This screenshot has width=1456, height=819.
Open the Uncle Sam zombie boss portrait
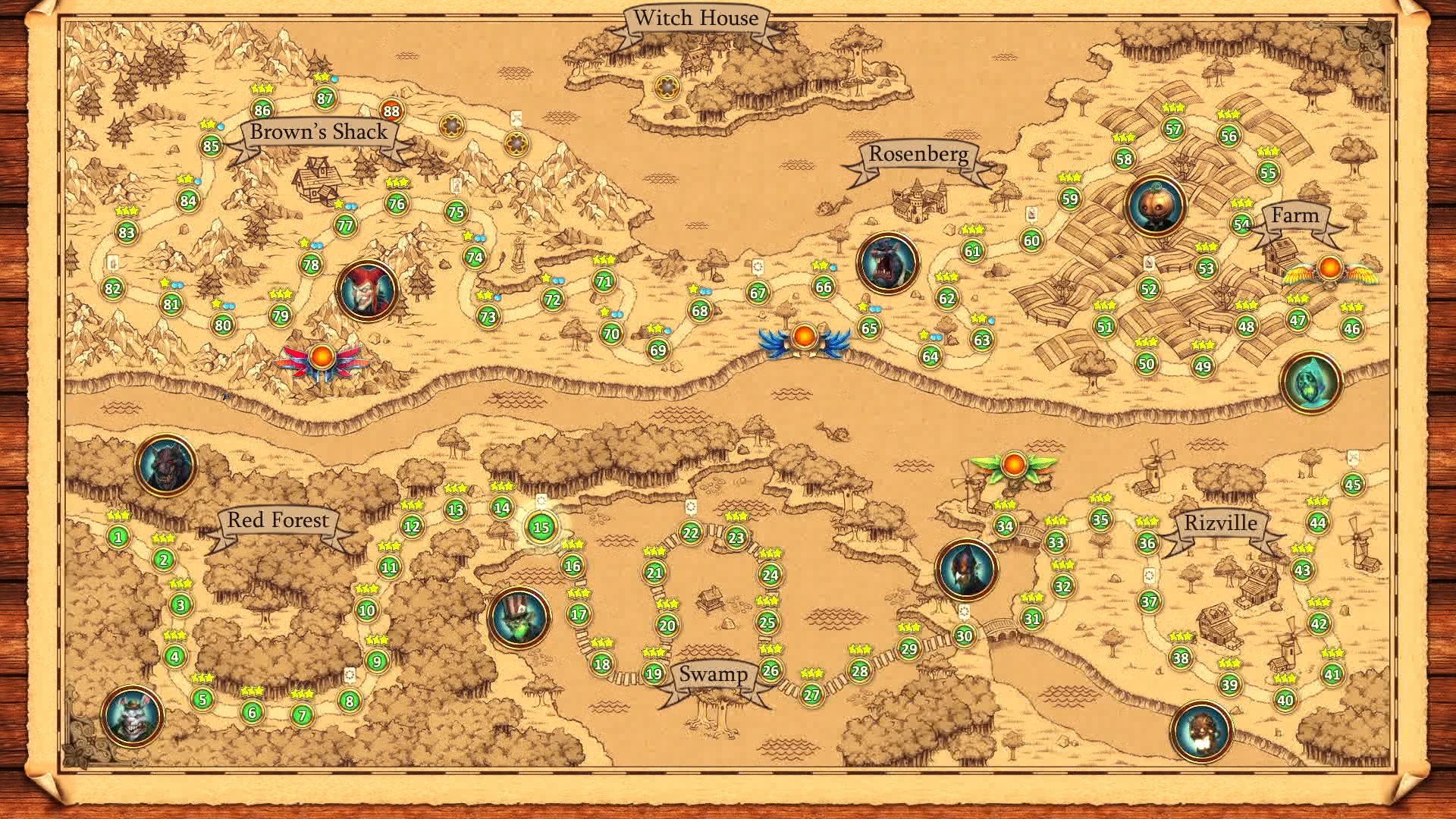(520, 617)
